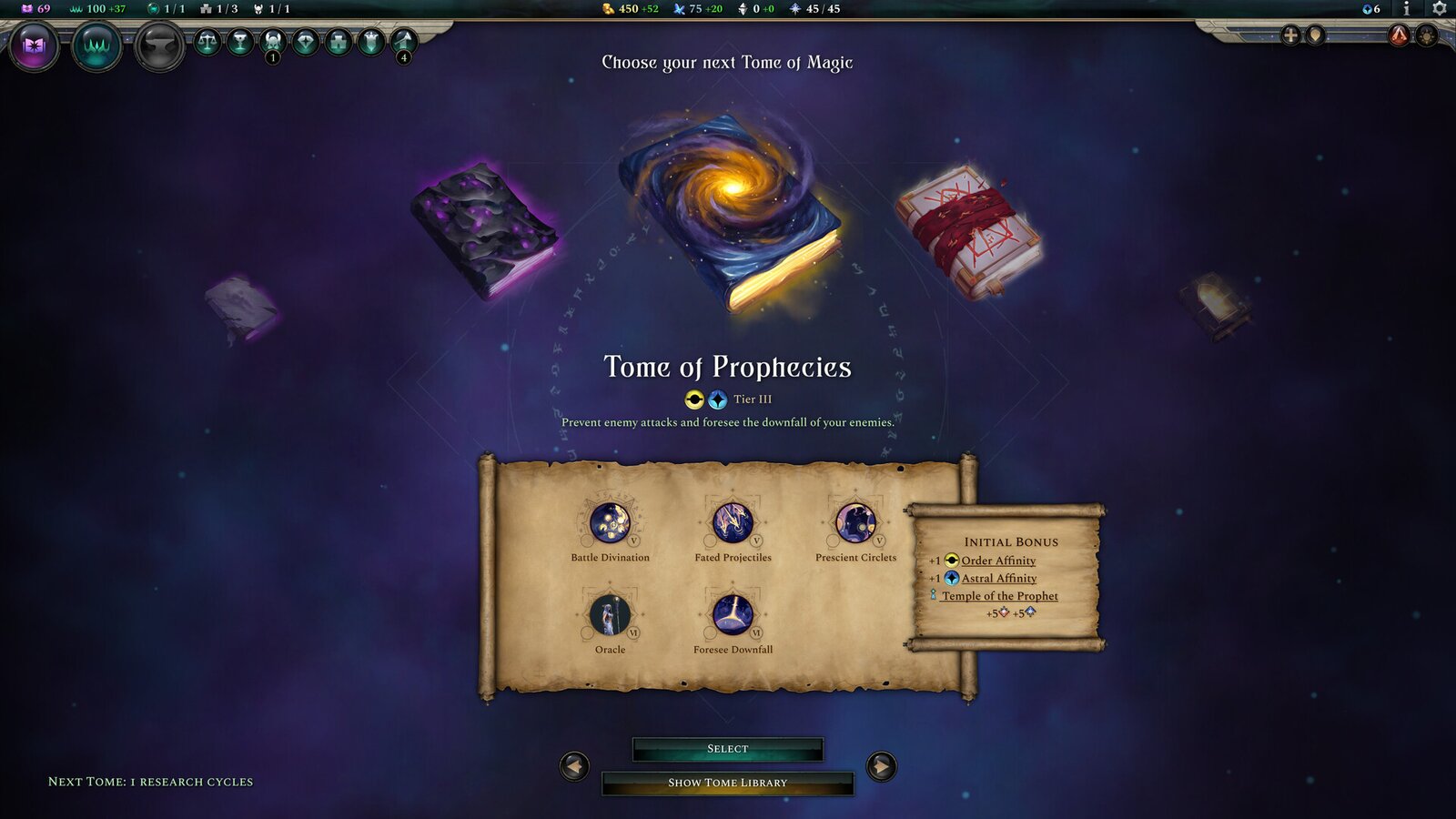Open the Order Affinity link
Screen dimensions: 1456x819
pyautogui.click(x=997, y=561)
